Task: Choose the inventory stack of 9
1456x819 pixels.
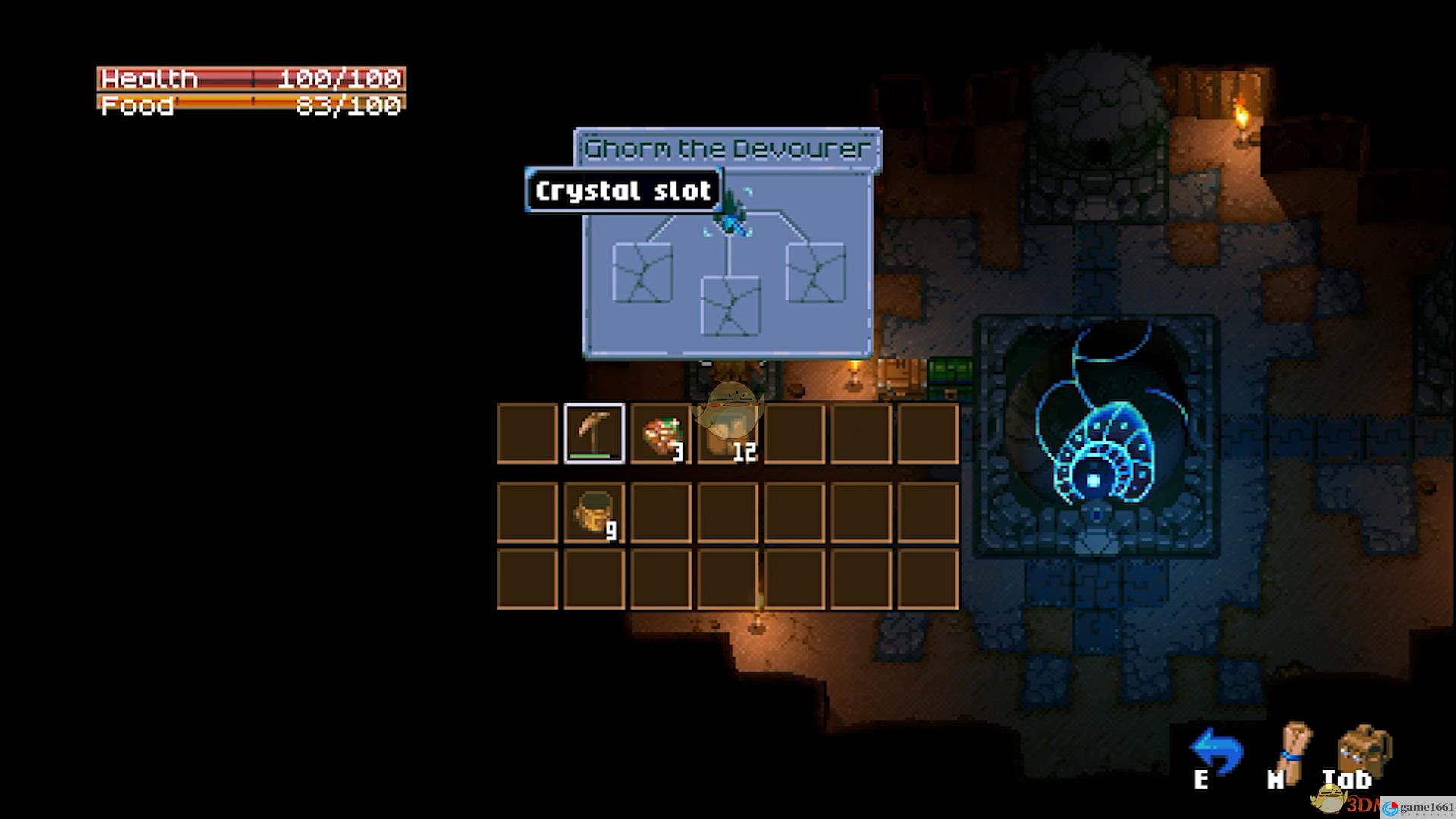Action: tap(595, 513)
